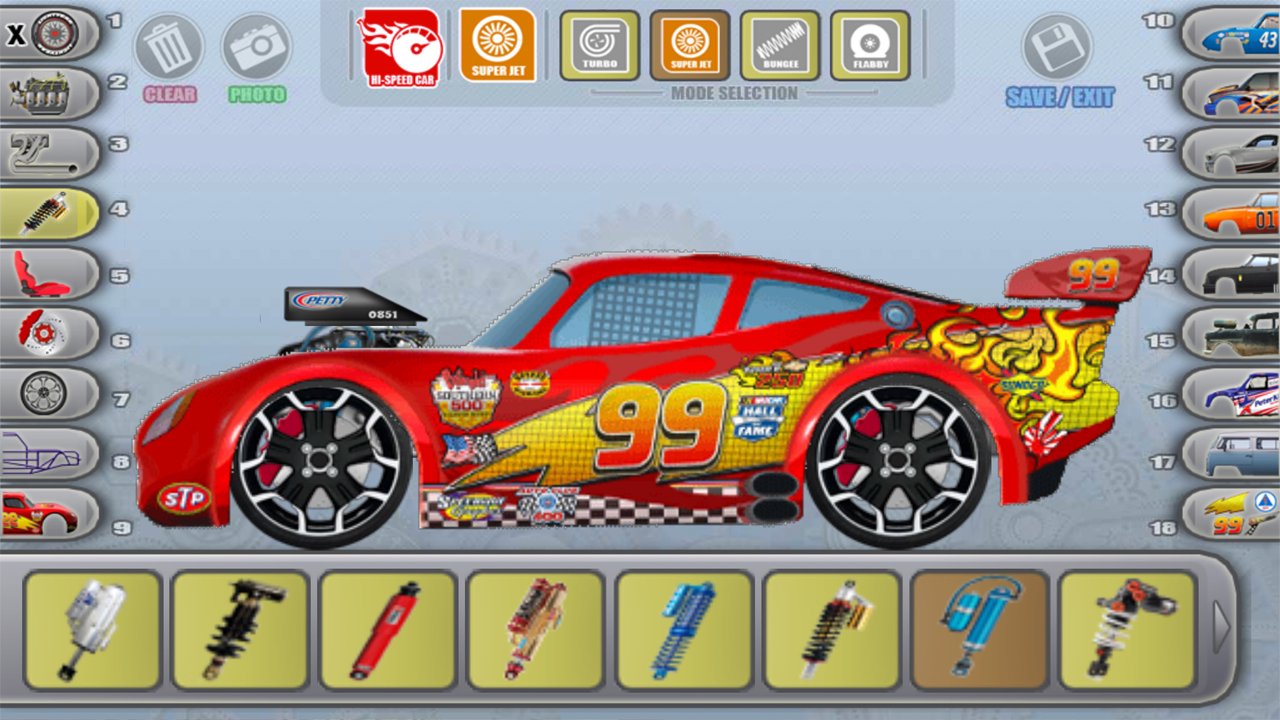Select the HI-SPEED CAR mode tab

(x=399, y=45)
